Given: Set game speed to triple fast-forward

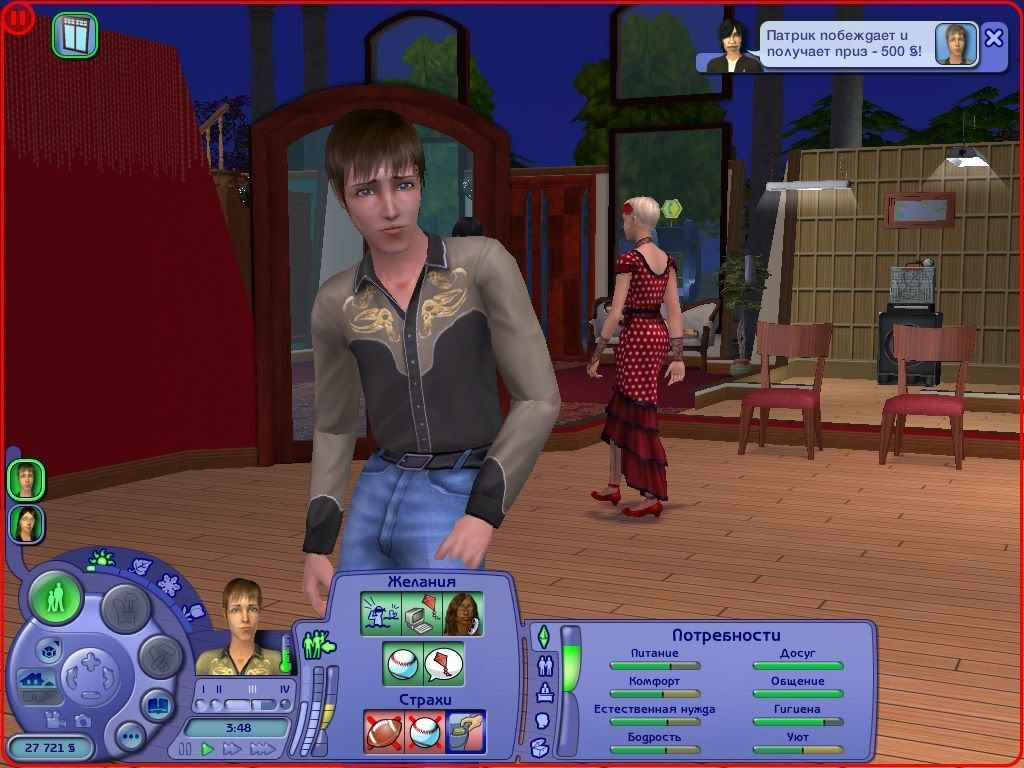Looking at the screenshot, I should pos(262,748).
